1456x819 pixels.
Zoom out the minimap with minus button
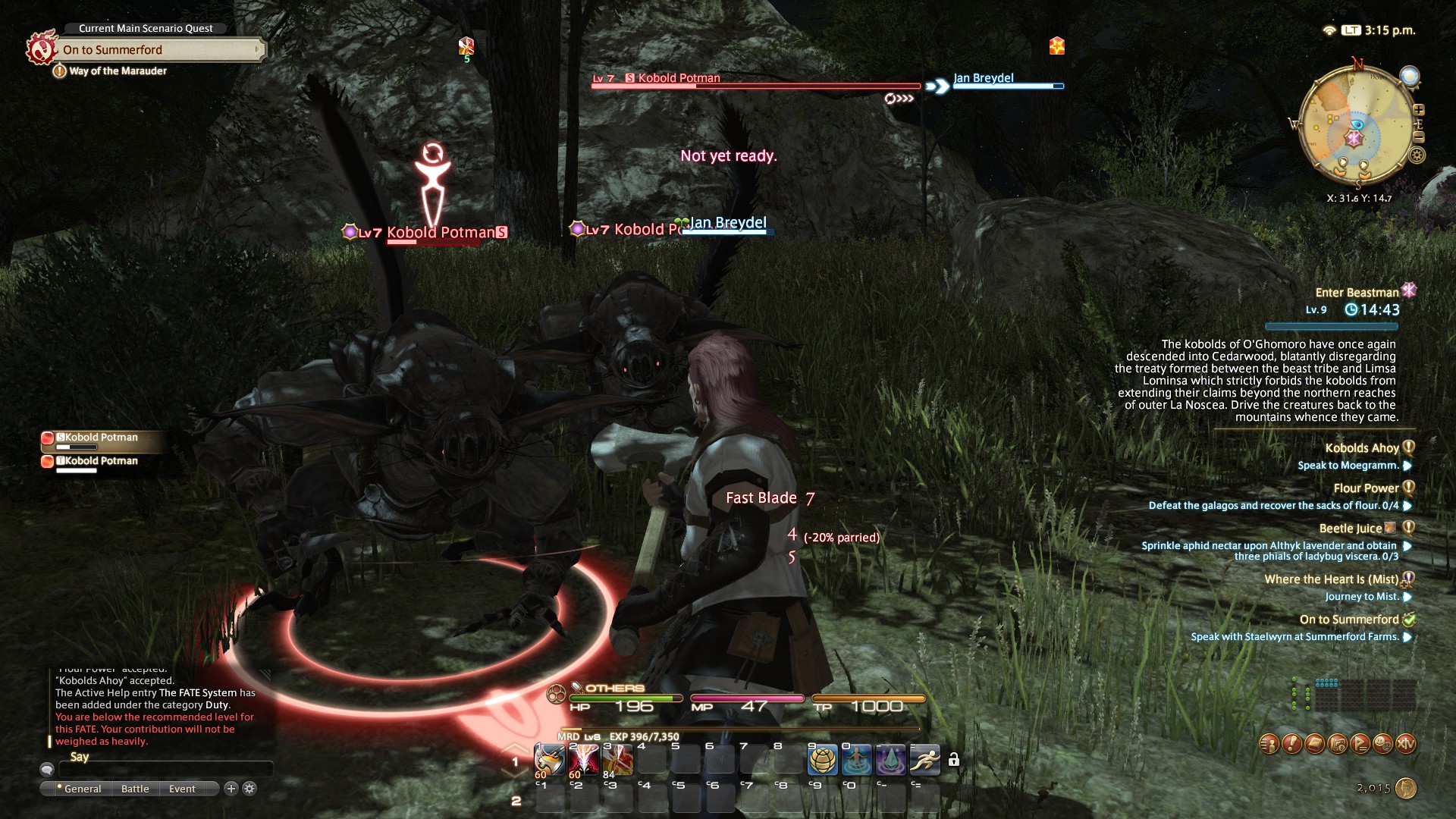[x=1419, y=137]
